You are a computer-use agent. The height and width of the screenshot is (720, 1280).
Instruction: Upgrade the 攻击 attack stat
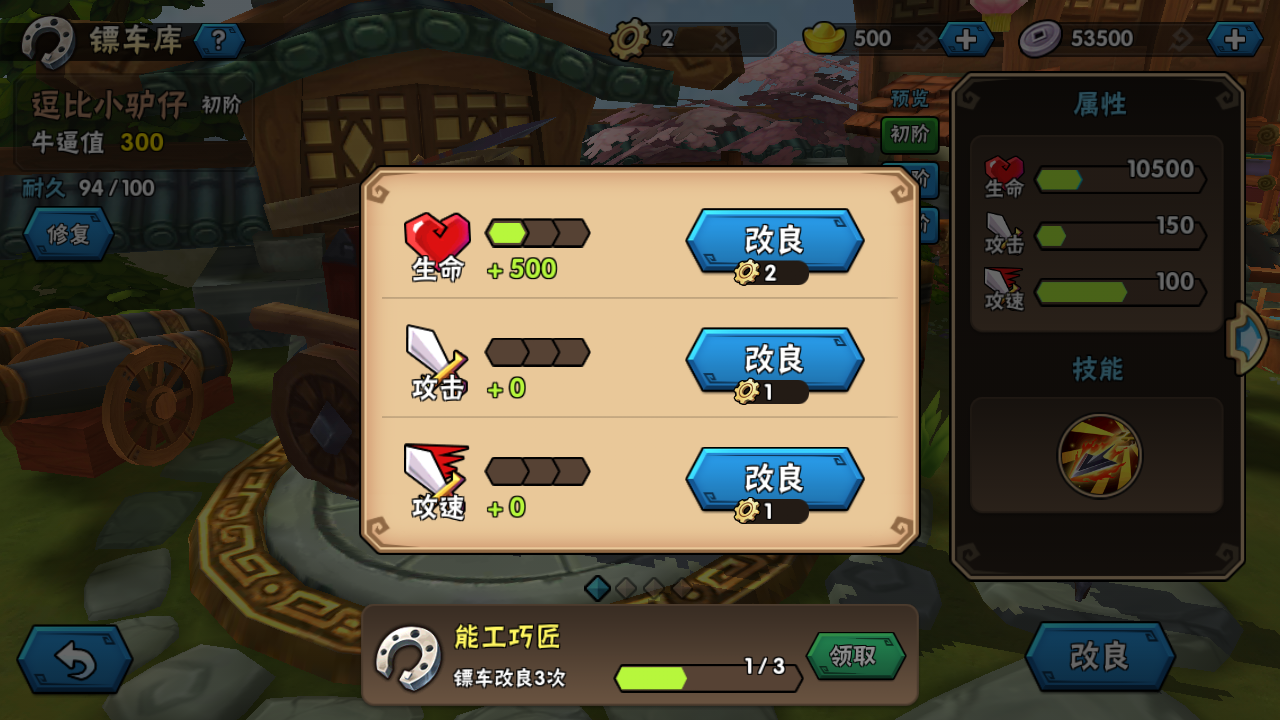pyautogui.click(x=774, y=361)
